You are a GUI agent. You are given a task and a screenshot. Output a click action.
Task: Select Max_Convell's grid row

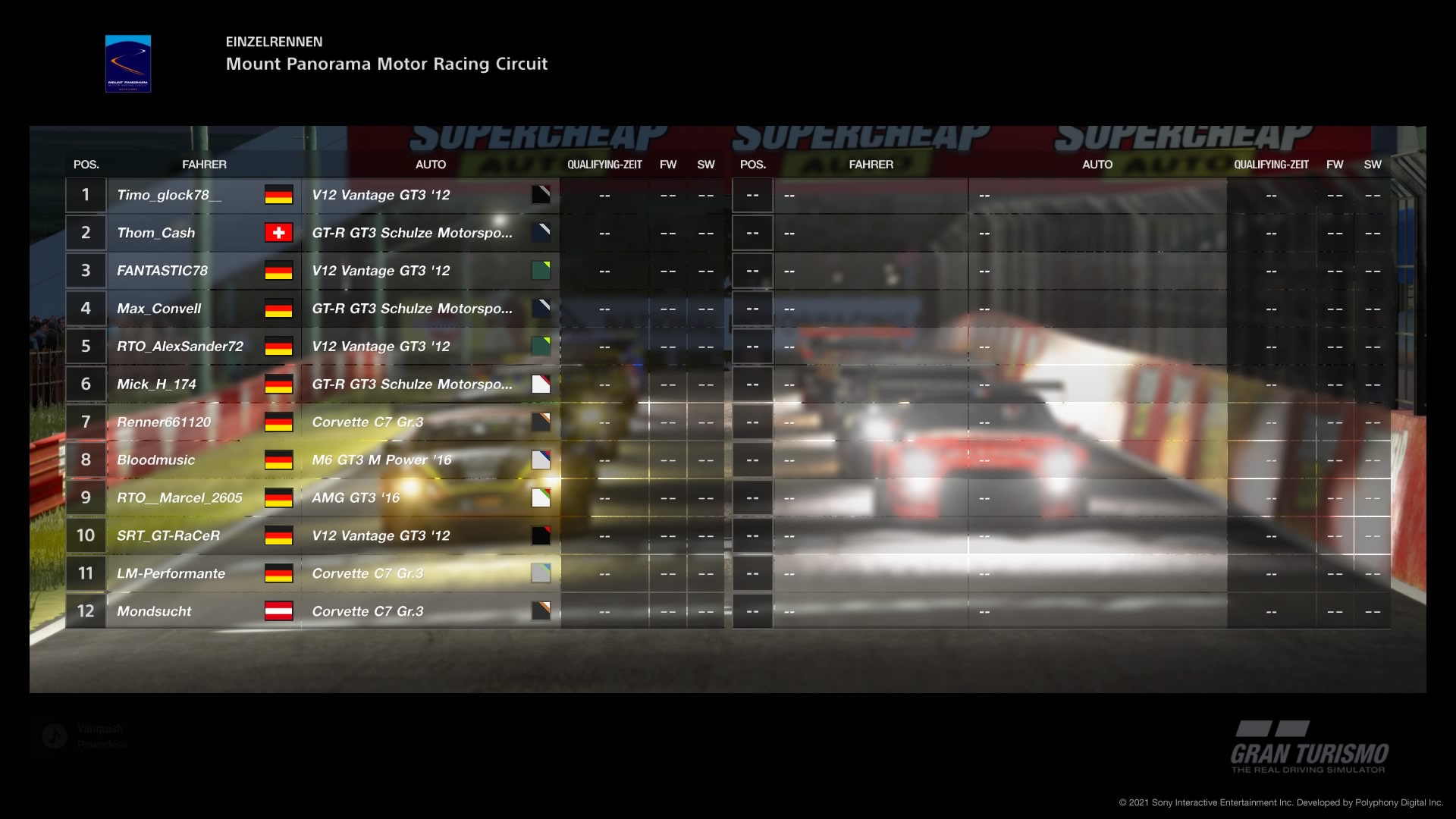coord(159,309)
